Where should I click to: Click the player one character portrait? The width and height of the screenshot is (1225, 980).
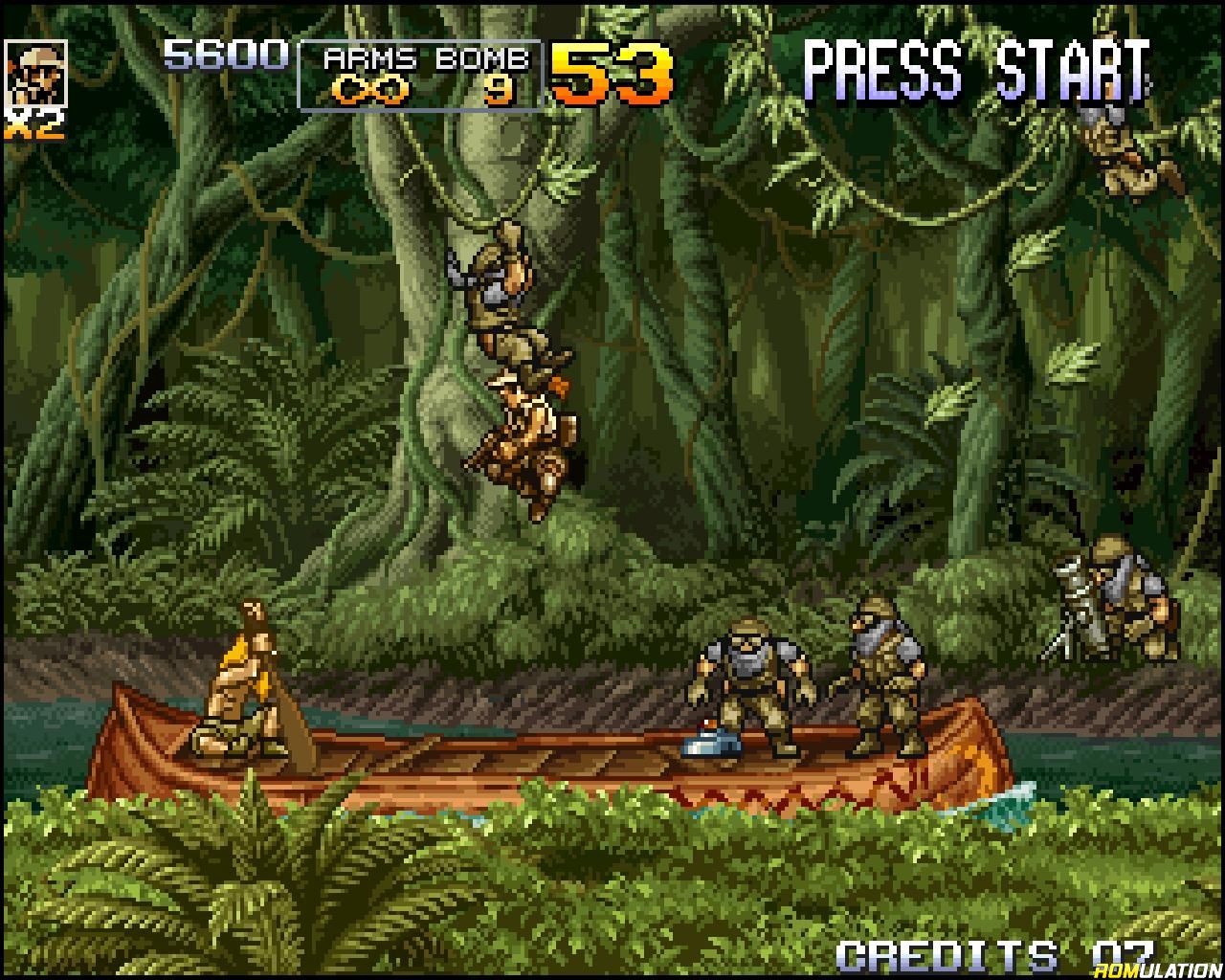(x=36, y=74)
